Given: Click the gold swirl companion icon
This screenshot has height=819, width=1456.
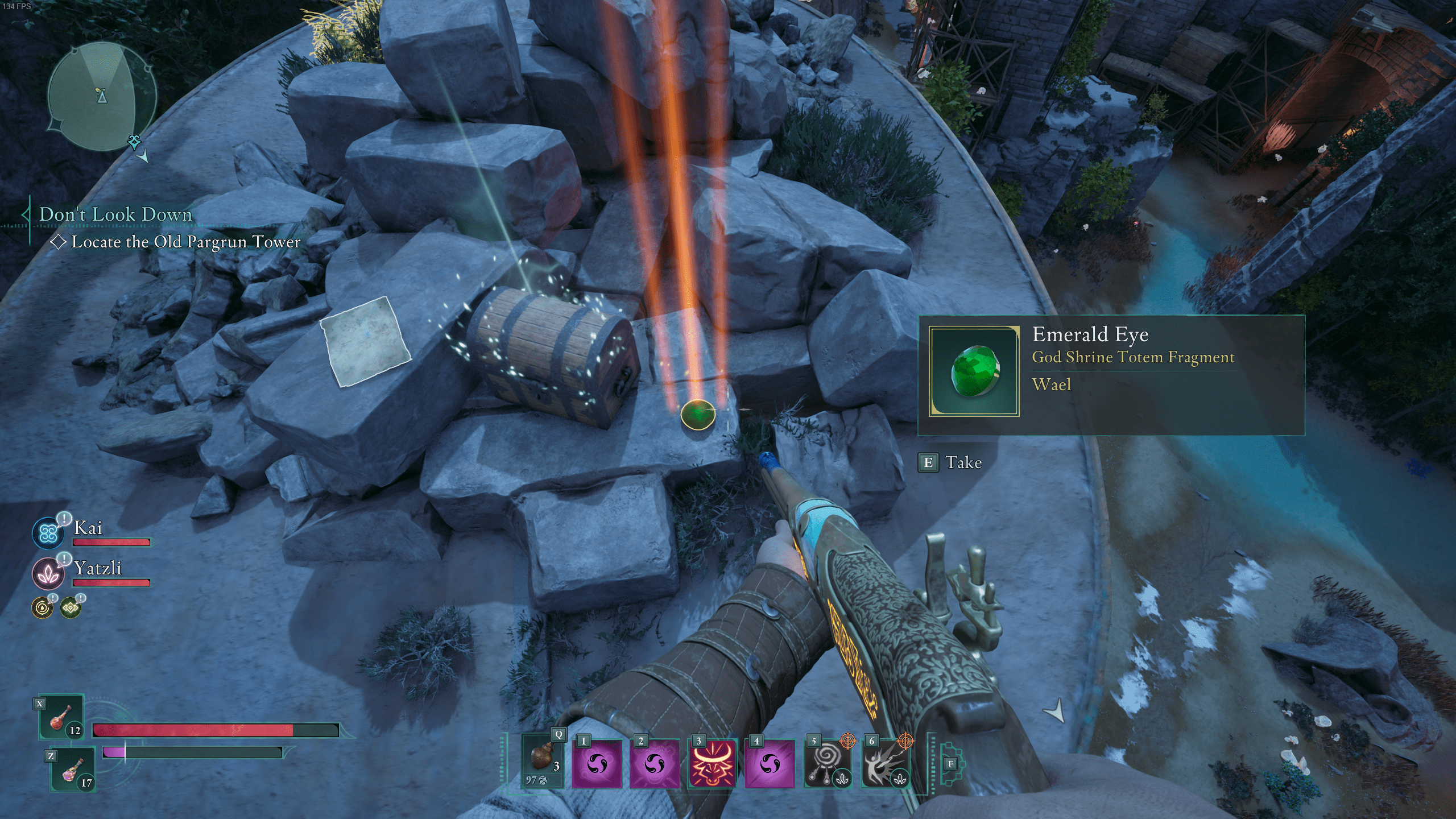Looking at the screenshot, I should point(42,608).
